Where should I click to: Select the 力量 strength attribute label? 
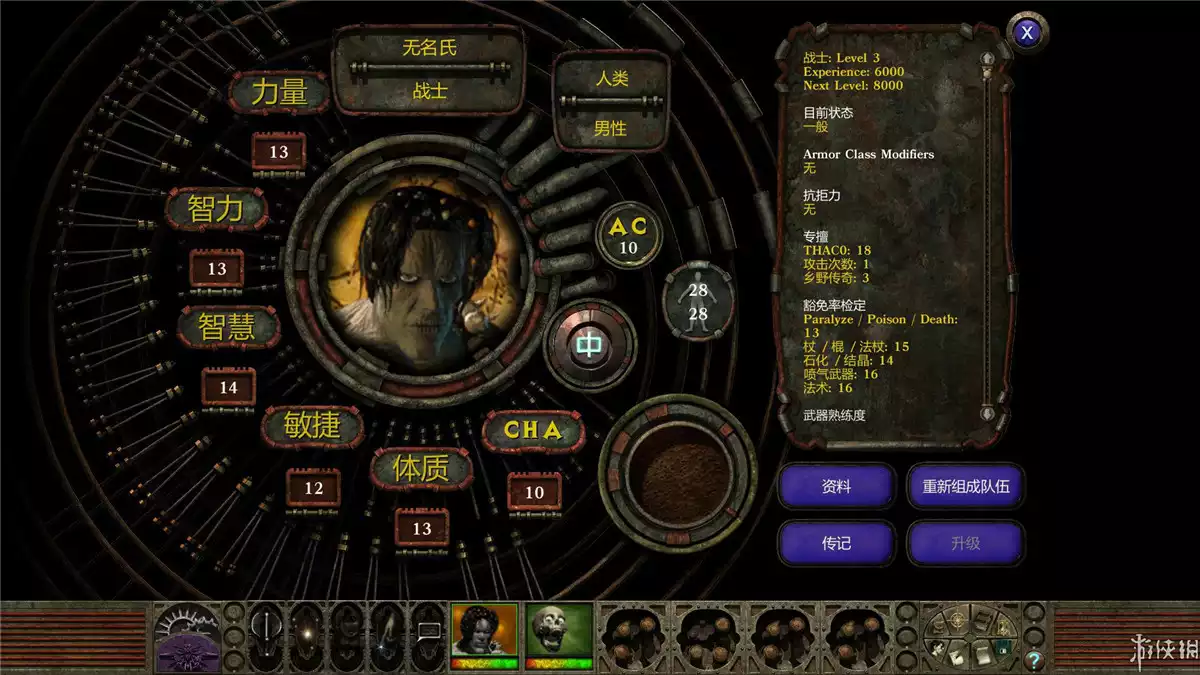[x=279, y=93]
